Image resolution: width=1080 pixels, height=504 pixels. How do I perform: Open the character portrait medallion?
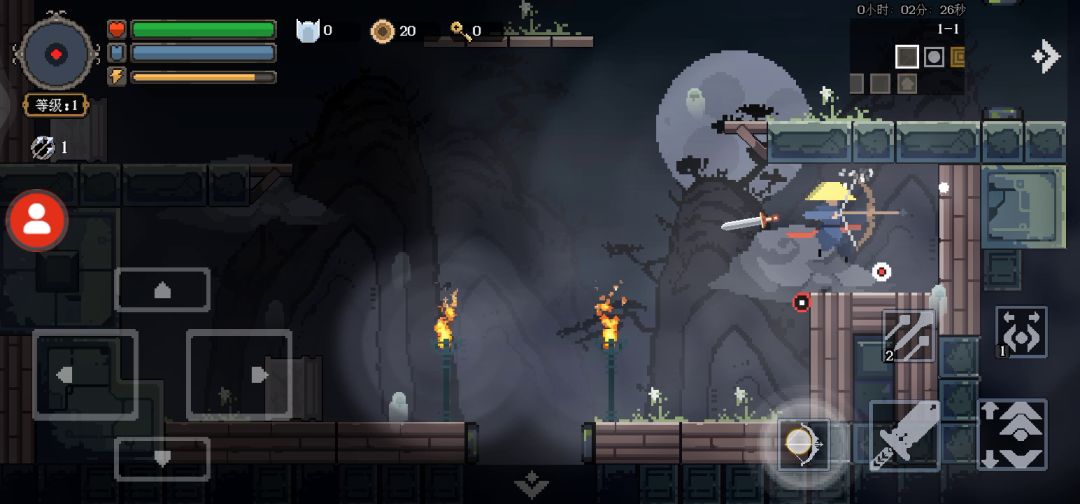57,53
